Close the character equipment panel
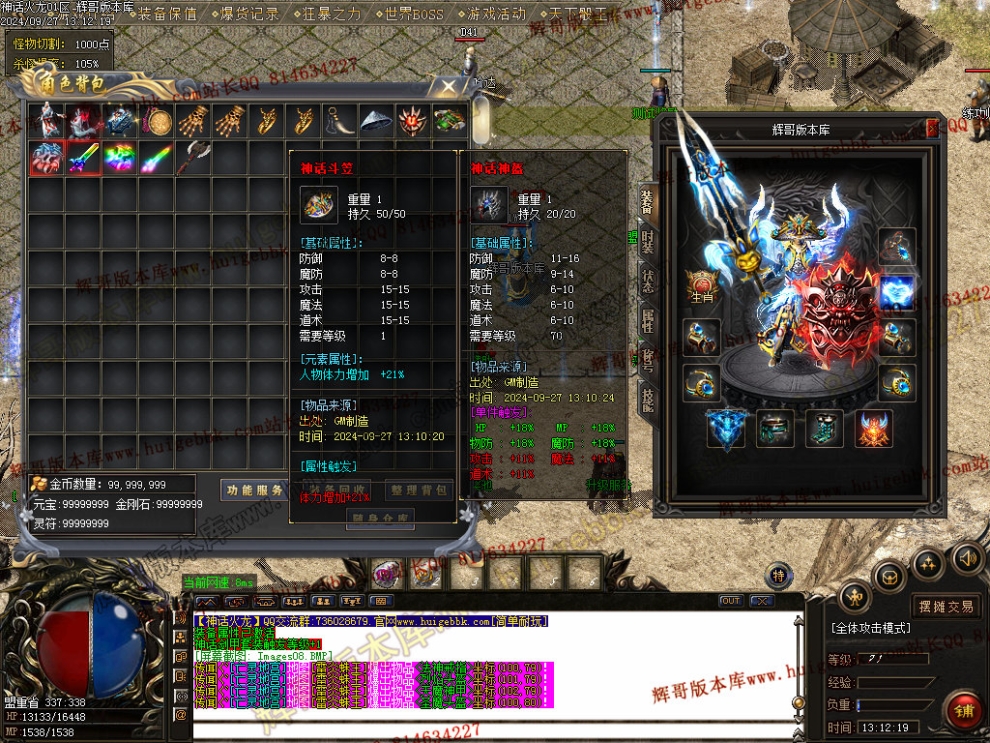 (932, 129)
